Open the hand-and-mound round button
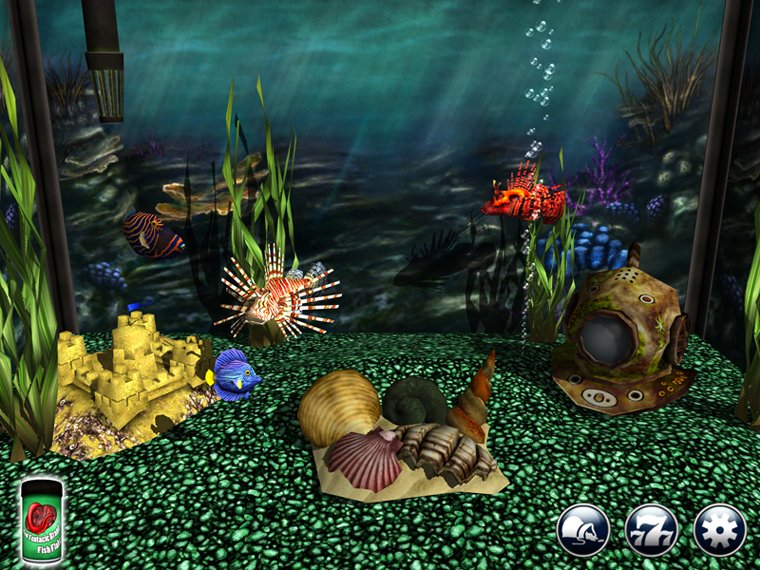Image resolution: width=760 pixels, height=570 pixels. point(584,530)
